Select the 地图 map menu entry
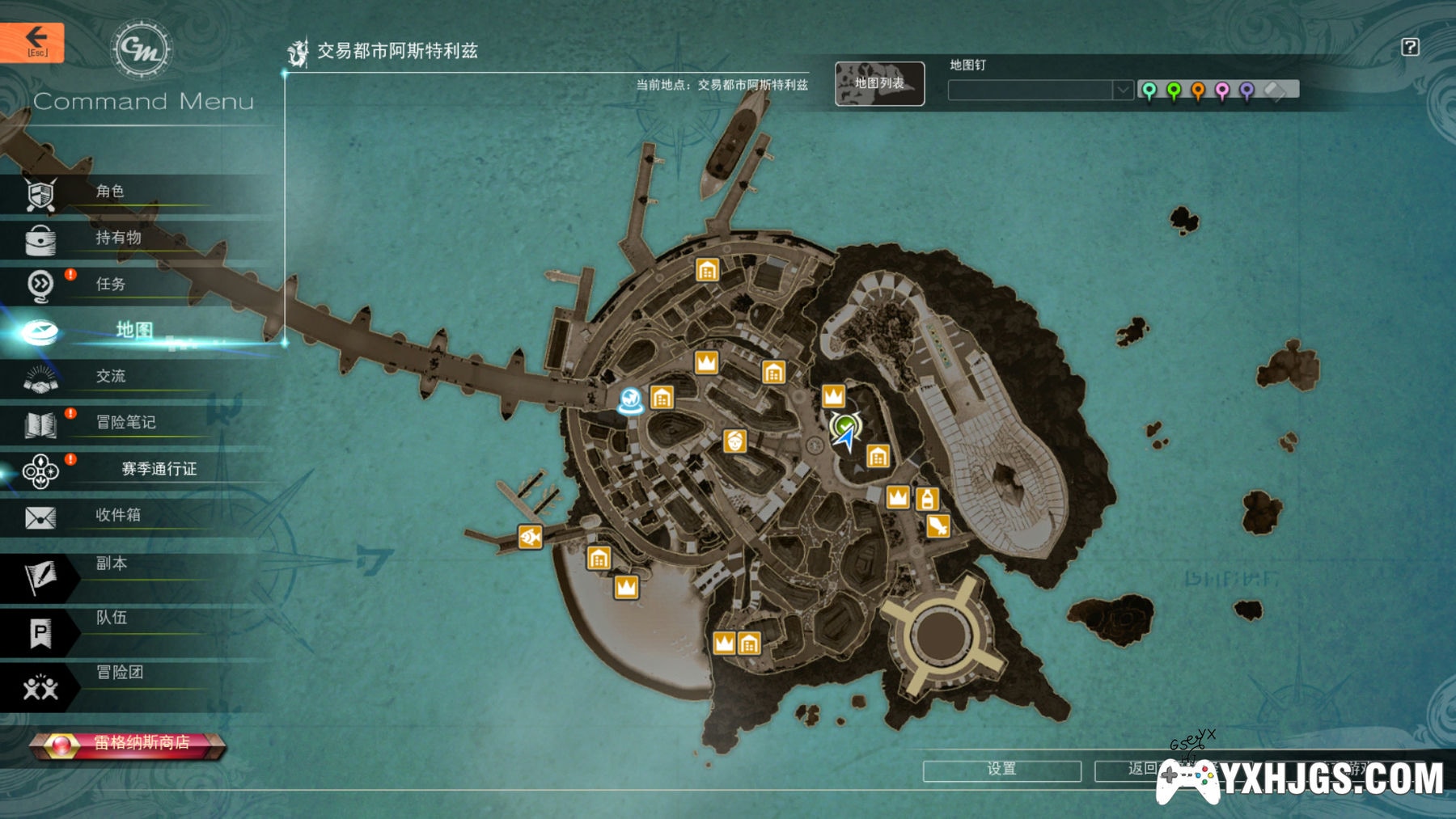This screenshot has height=819, width=1456. coord(133,330)
